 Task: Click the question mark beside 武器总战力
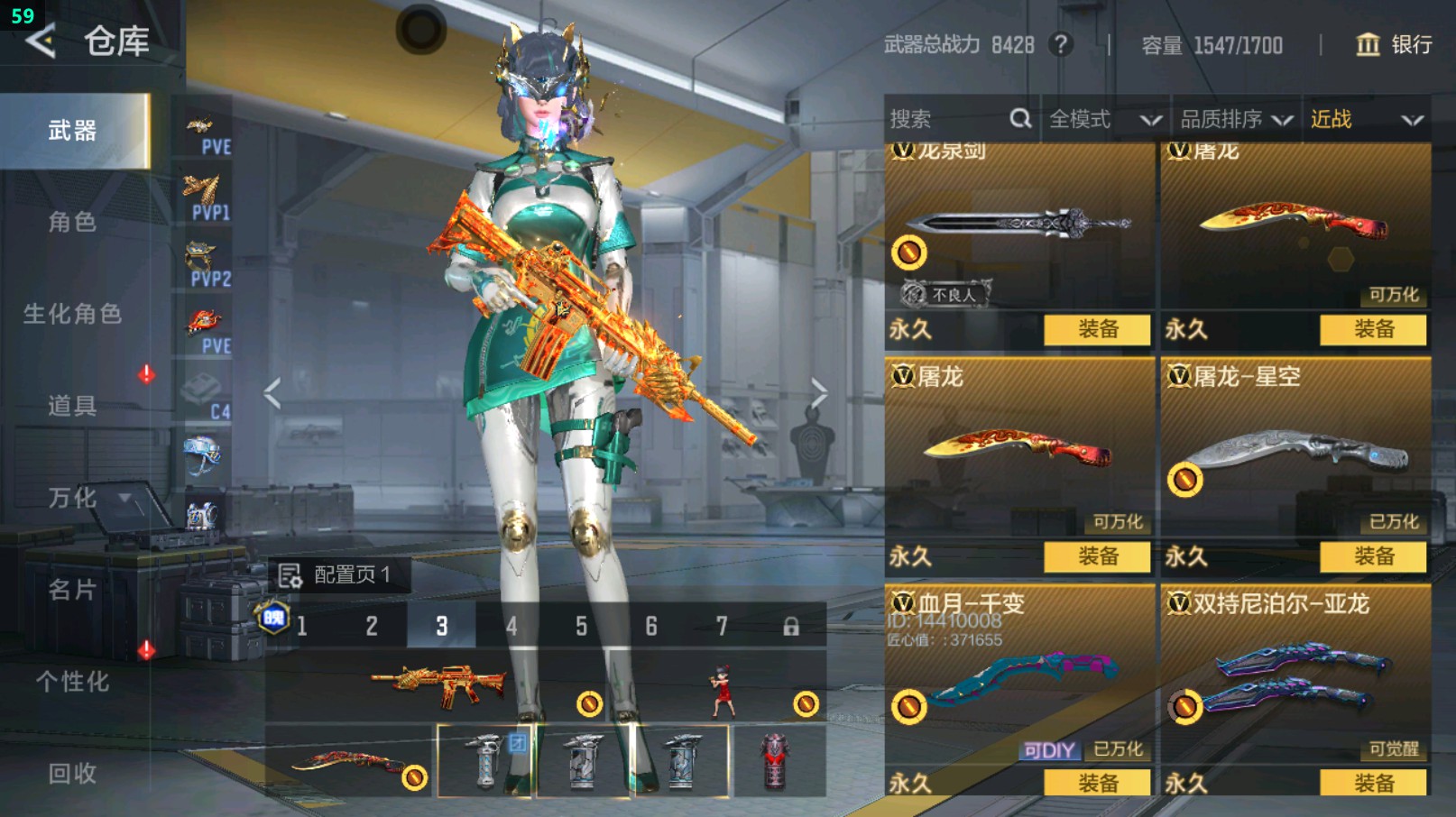[x=1062, y=44]
